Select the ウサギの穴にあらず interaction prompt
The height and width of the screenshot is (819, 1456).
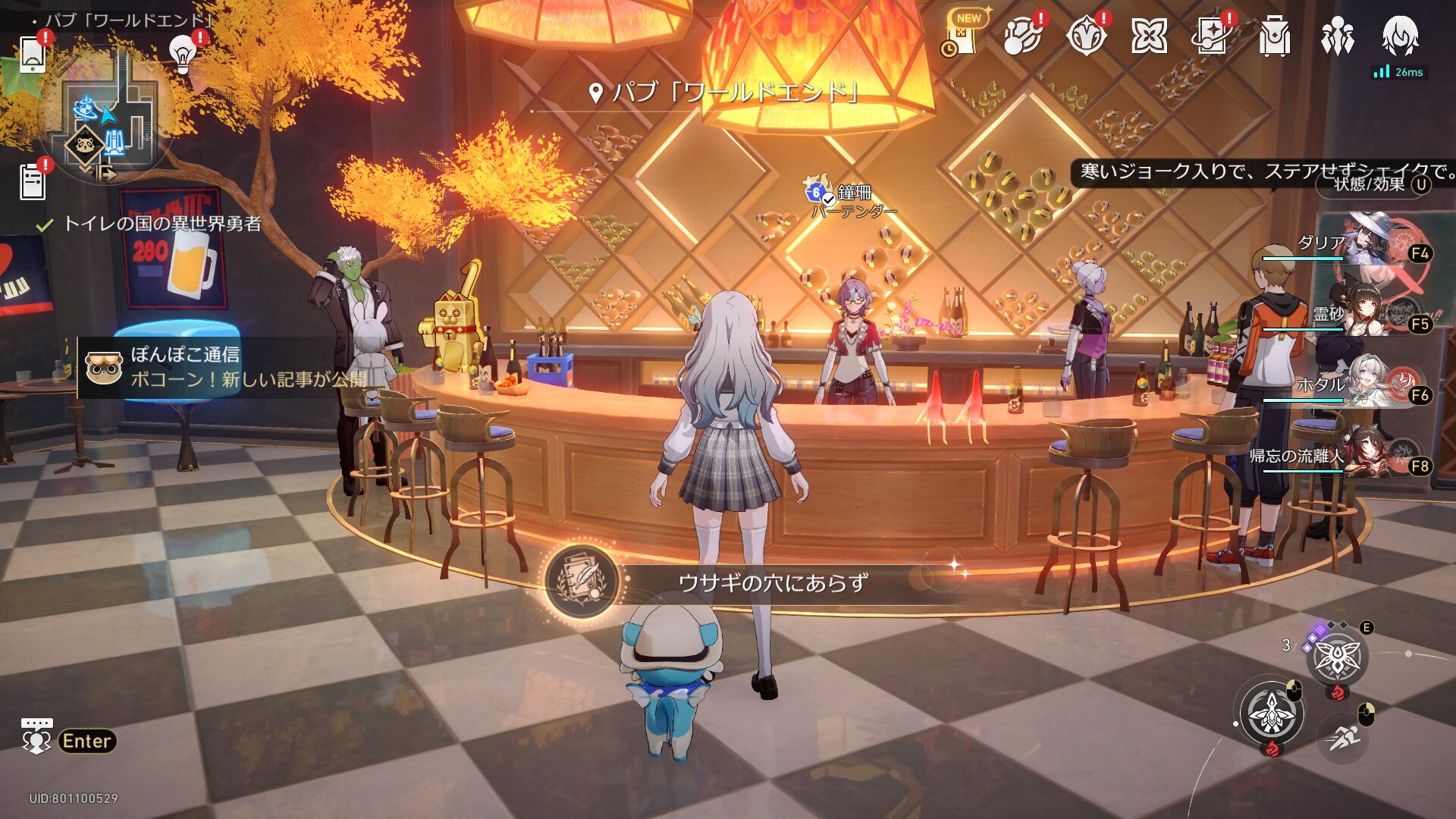[x=772, y=583]
